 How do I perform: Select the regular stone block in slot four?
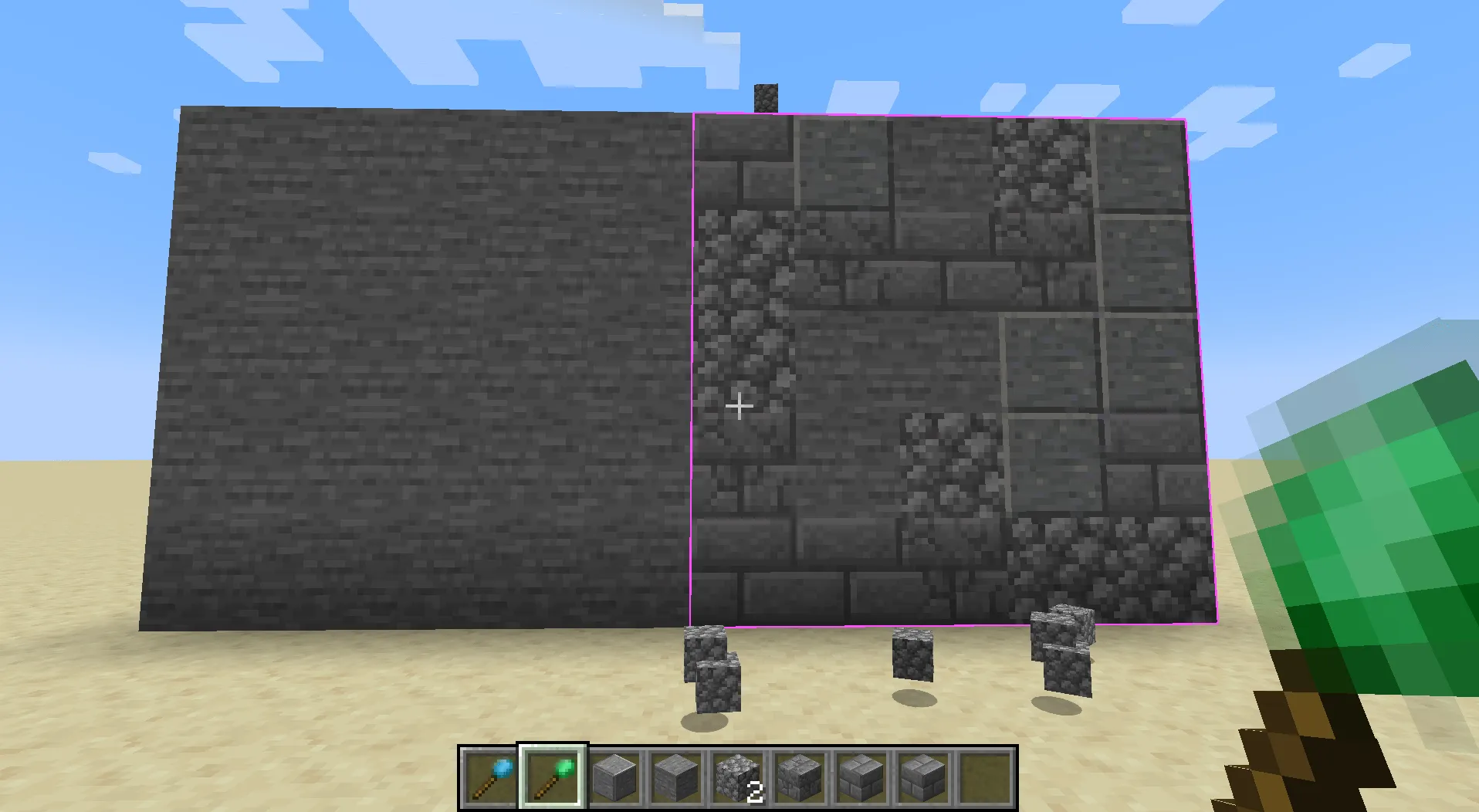[x=677, y=780]
